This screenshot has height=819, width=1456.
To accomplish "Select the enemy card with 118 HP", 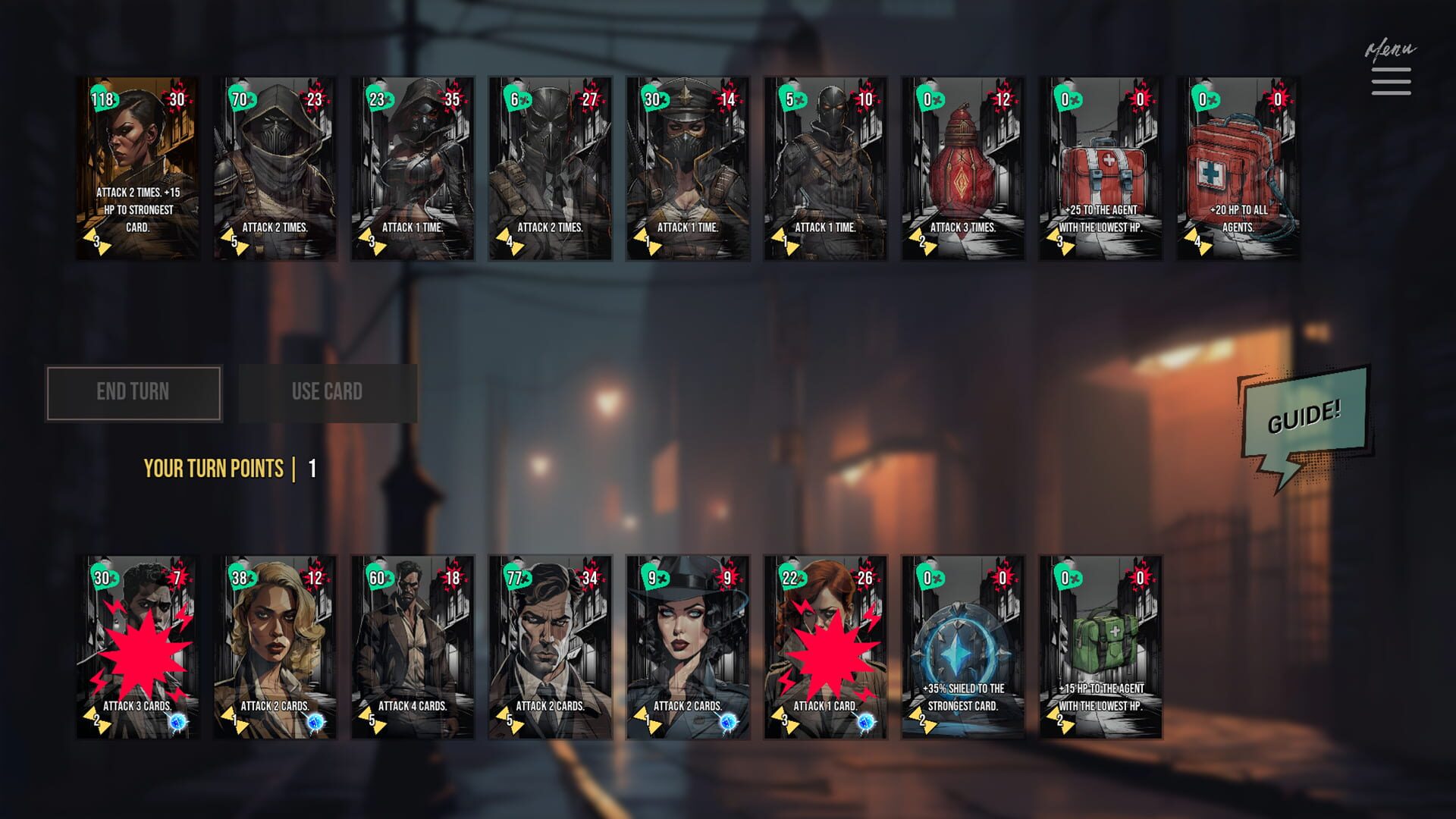I will pyautogui.click(x=138, y=168).
